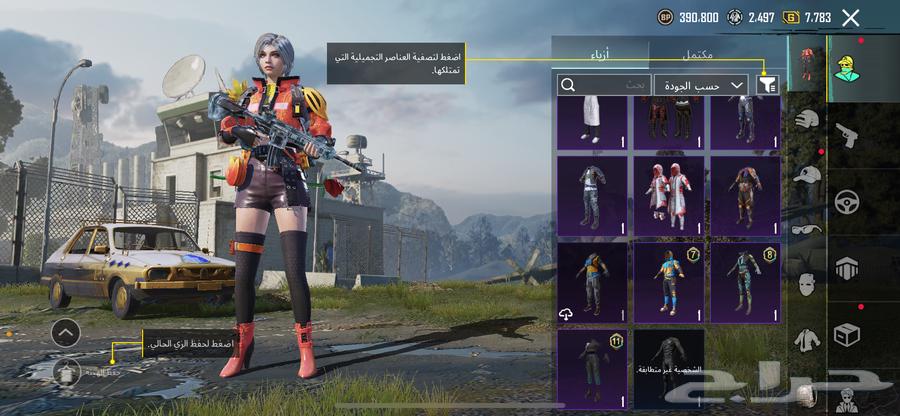Image resolution: width=900 pixels, height=416 pixels.
Task: Save the current outfit with the hanger button
Action: tap(68, 372)
